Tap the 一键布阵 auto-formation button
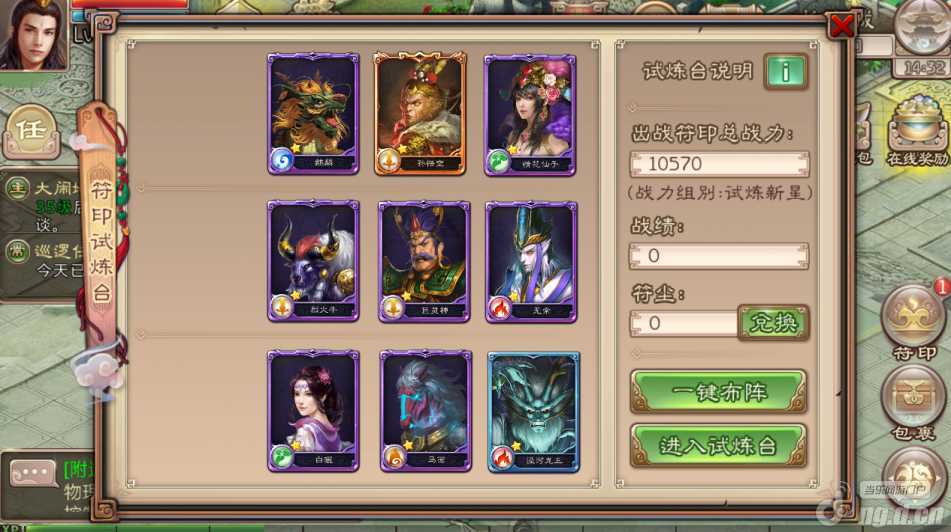This screenshot has width=951, height=532. point(718,391)
